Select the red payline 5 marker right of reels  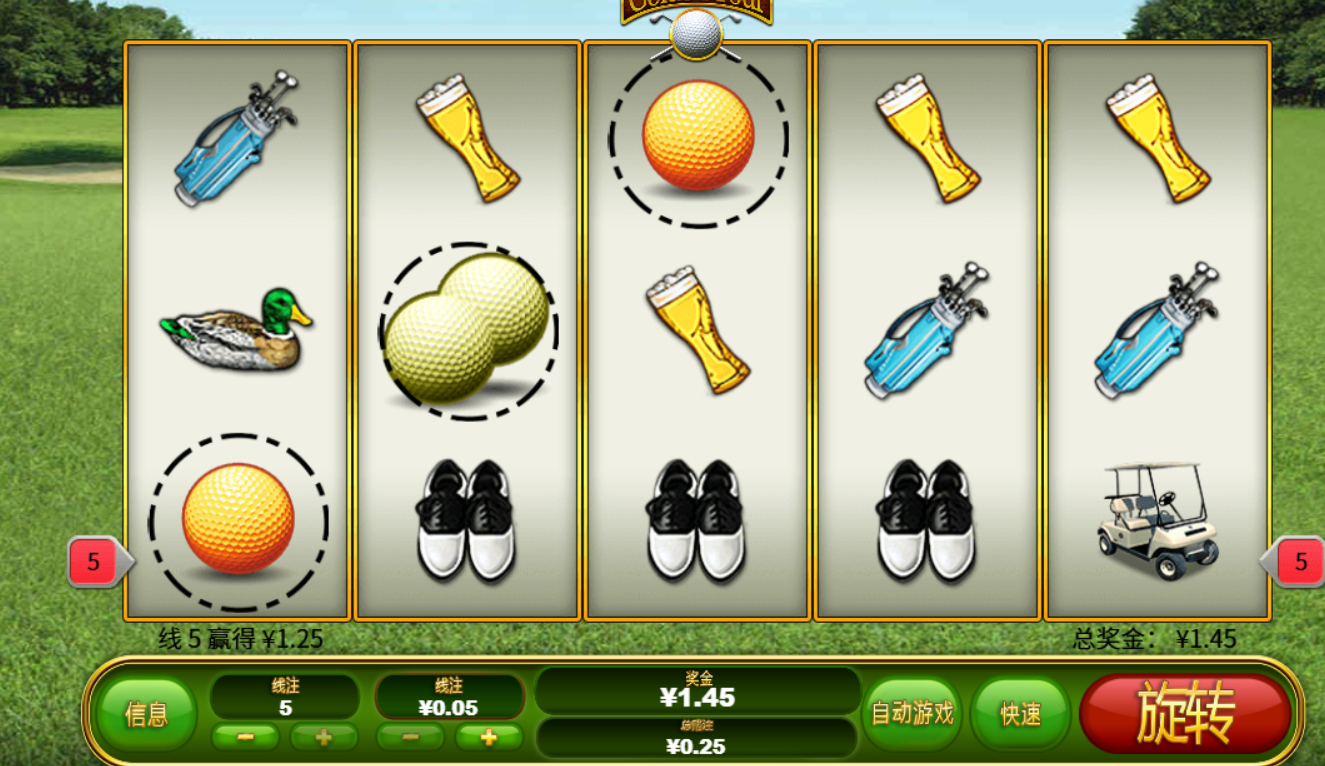[1299, 562]
